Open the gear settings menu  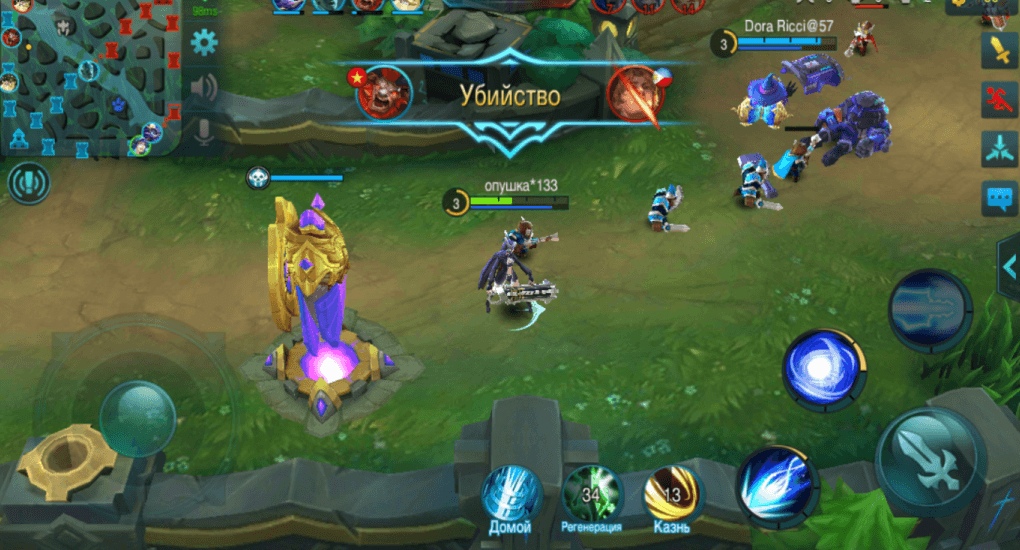coord(205,43)
